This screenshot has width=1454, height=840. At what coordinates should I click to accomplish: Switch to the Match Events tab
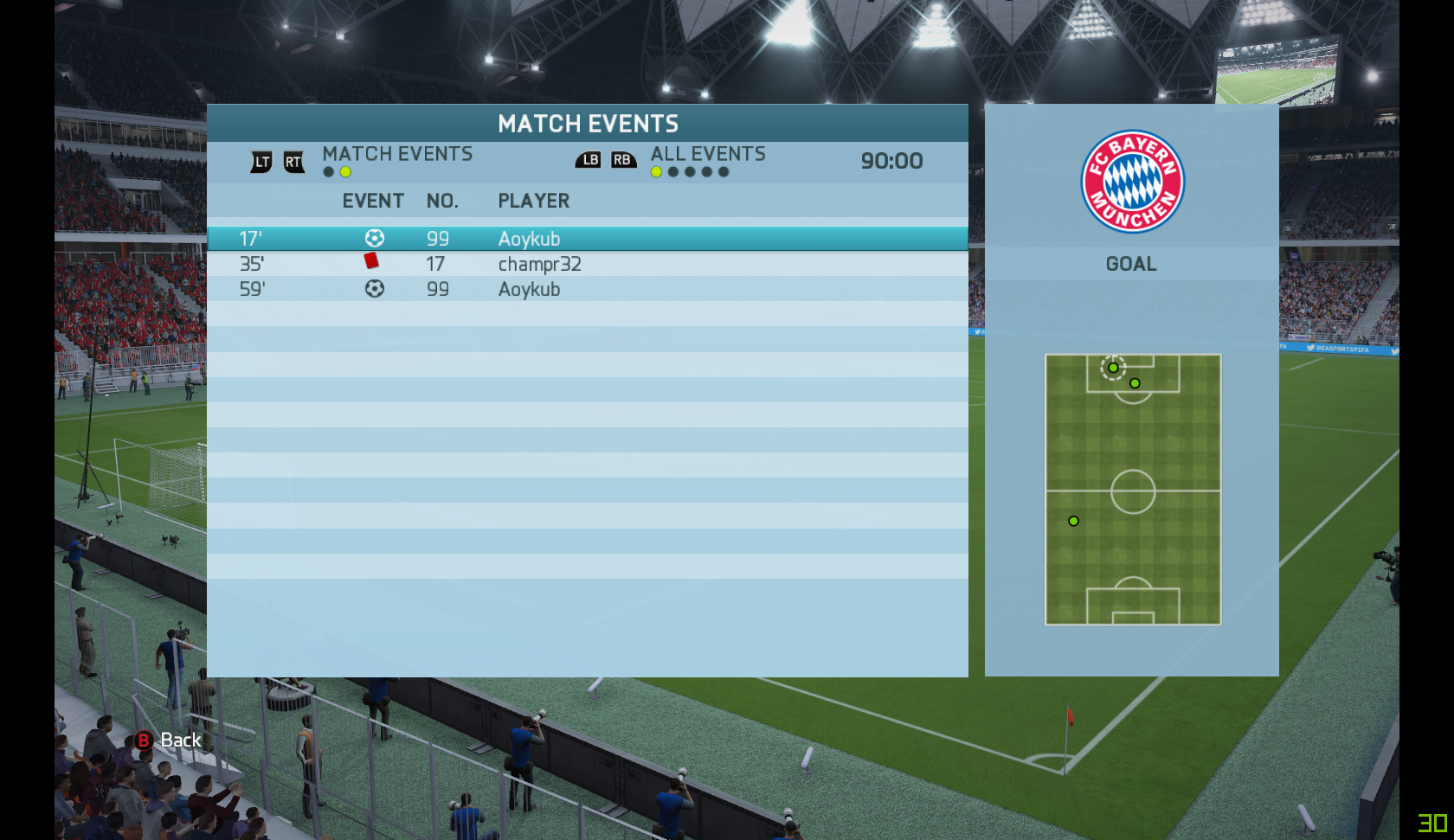point(397,154)
